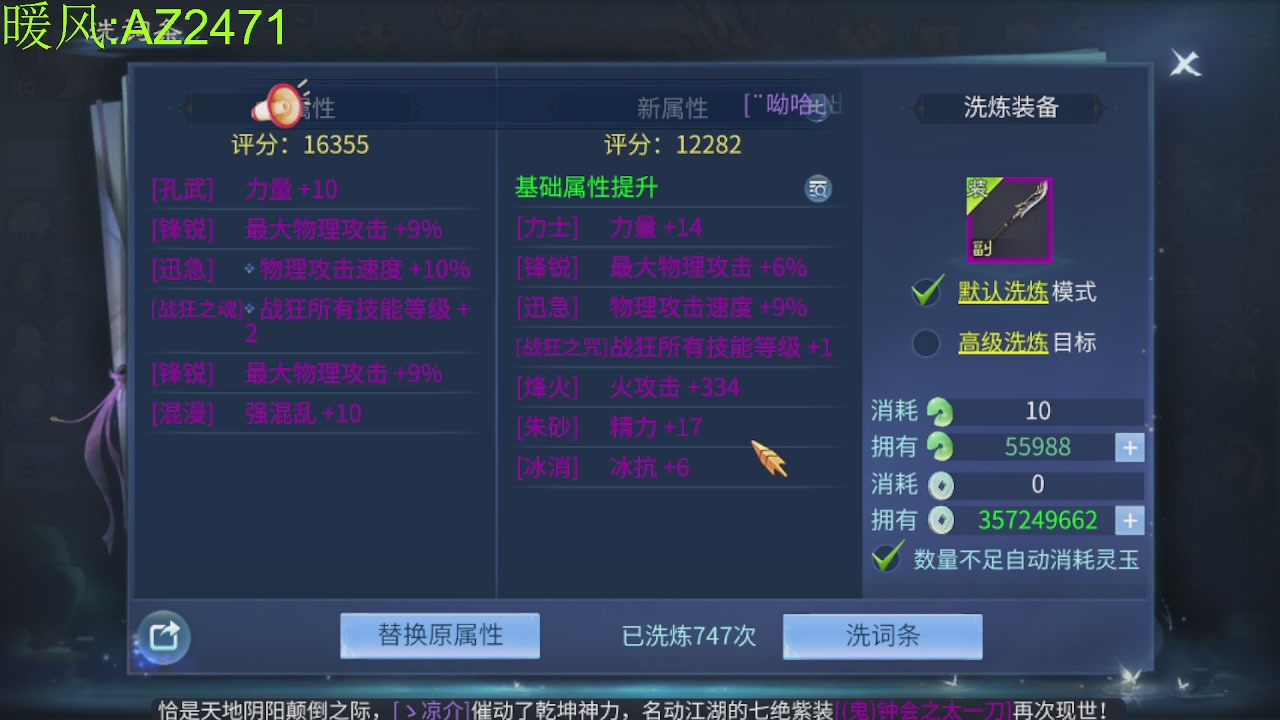This screenshot has height=720, width=1280.
Task: Click the share icon in the bottom-left corner
Action: [x=163, y=638]
